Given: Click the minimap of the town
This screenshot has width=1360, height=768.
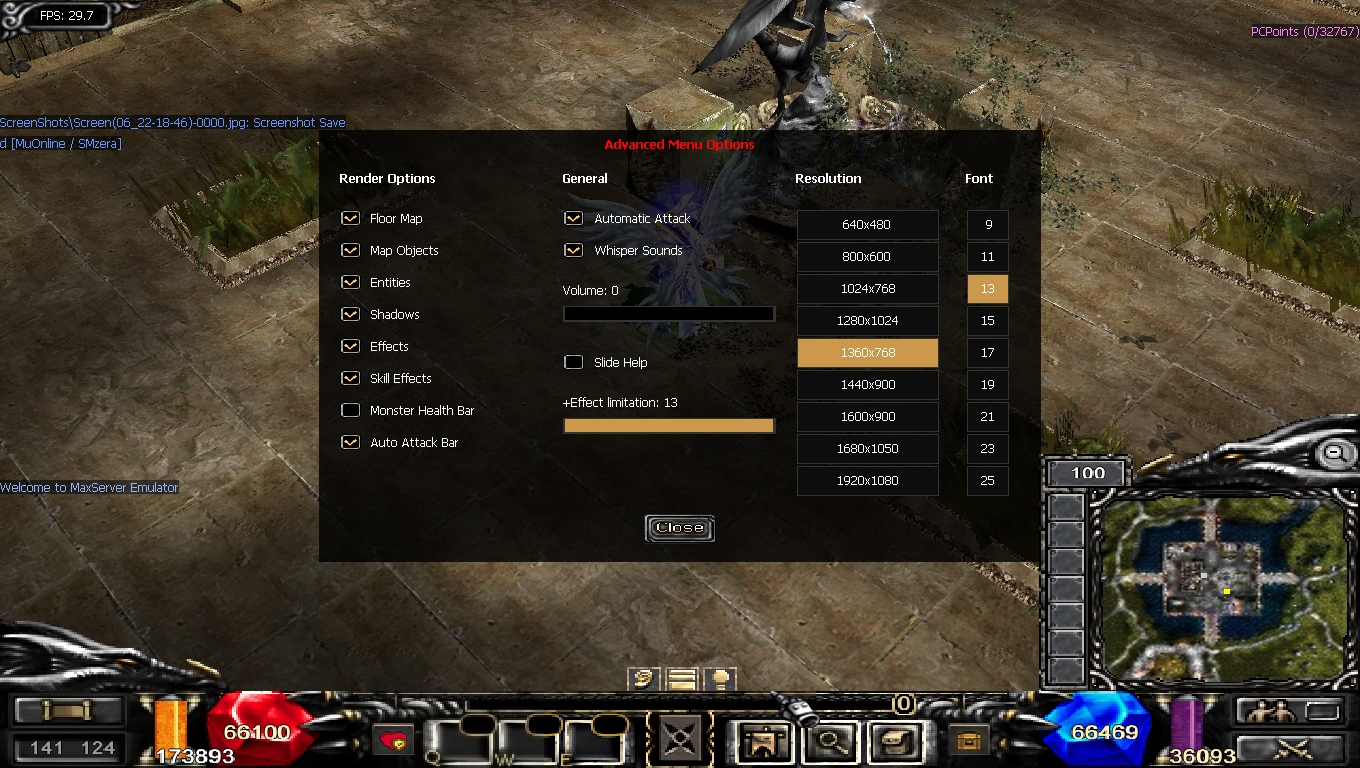Looking at the screenshot, I should click(x=1217, y=586).
